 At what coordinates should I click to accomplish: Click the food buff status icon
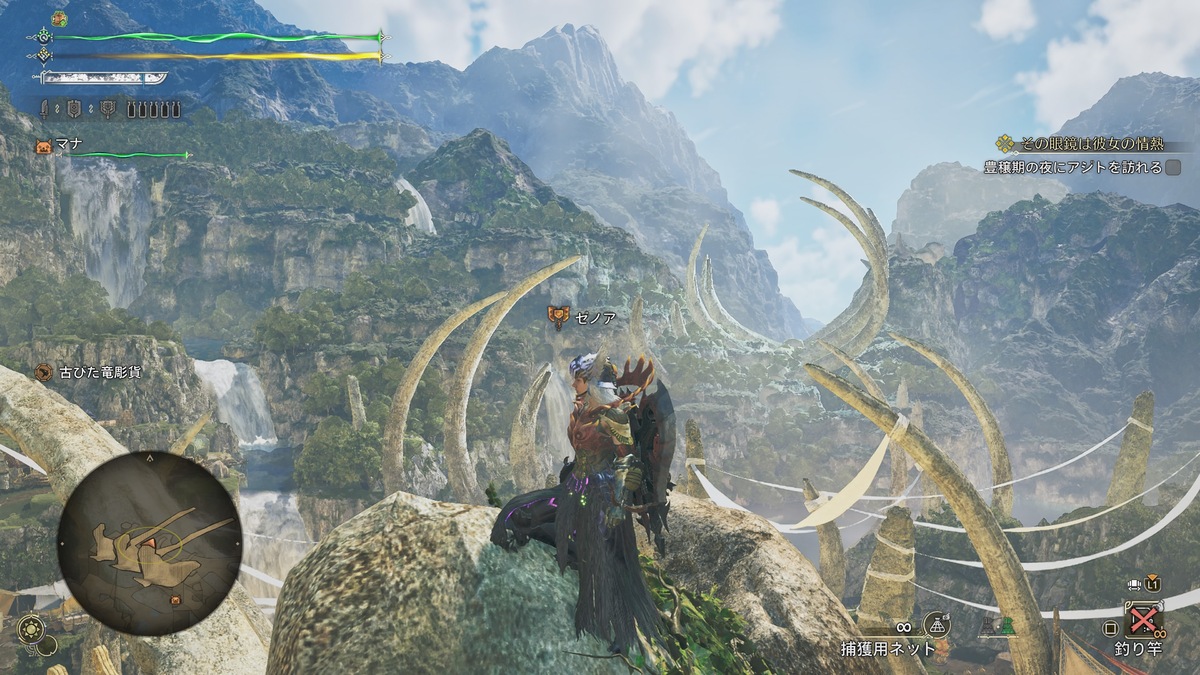59,19
